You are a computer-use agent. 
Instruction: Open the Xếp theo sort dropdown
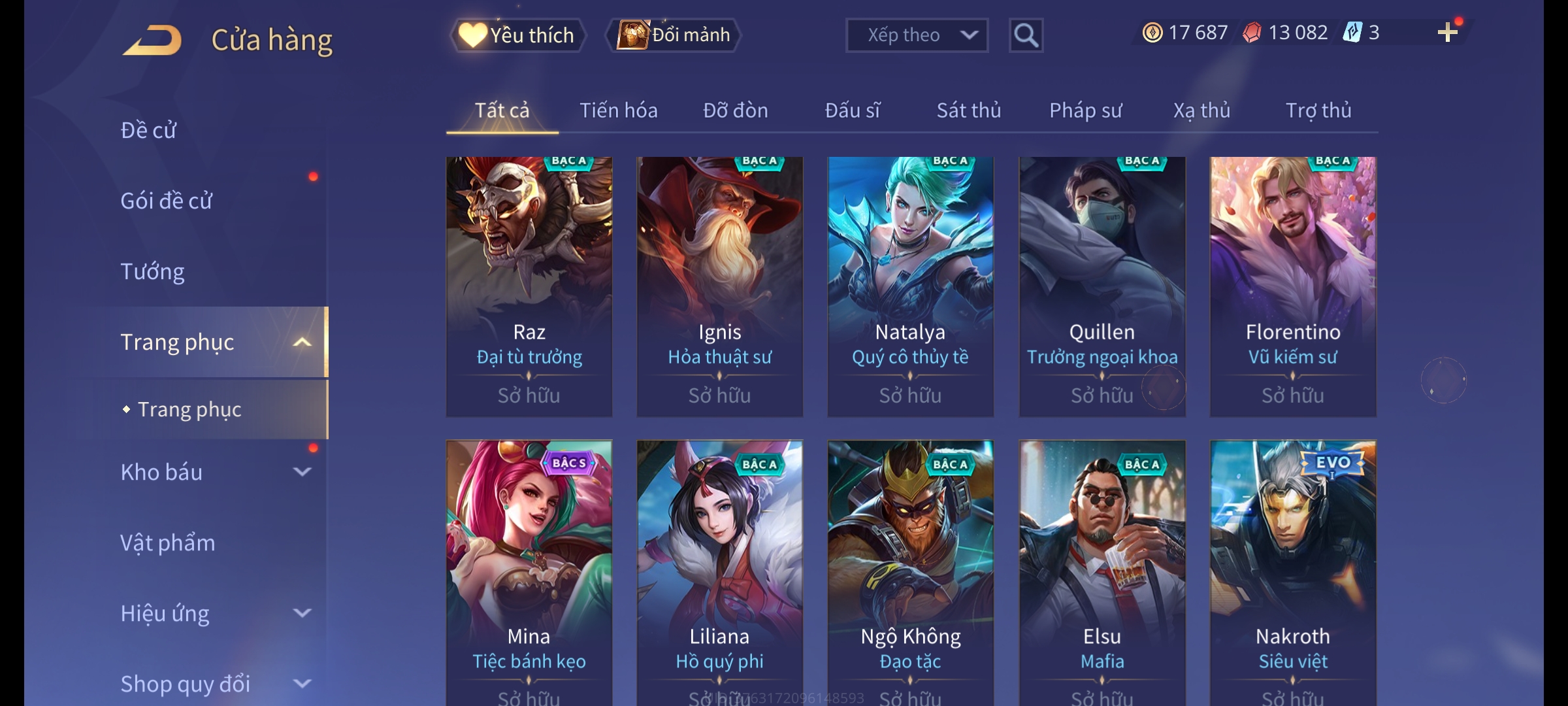click(916, 35)
